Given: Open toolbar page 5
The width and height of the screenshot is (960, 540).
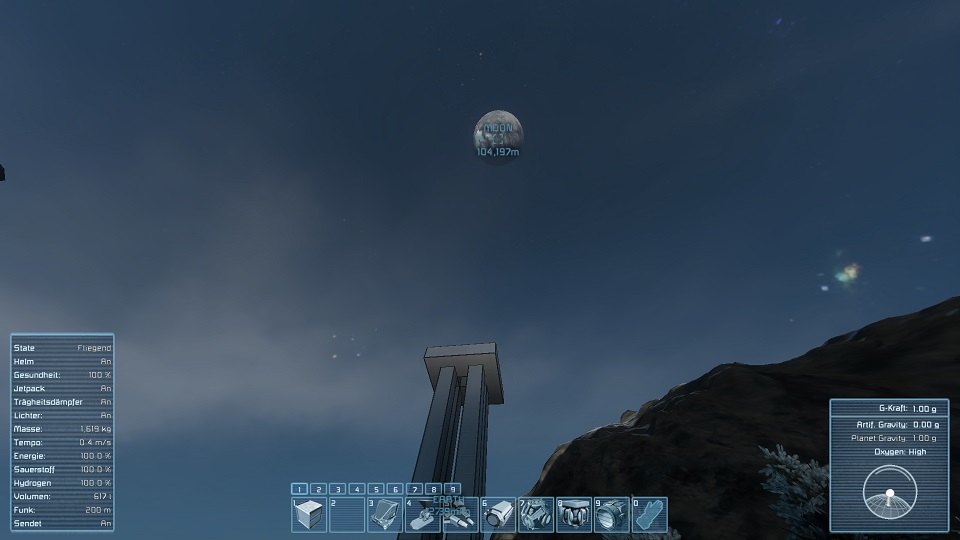Looking at the screenshot, I should pyautogui.click(x=376, y=489).
